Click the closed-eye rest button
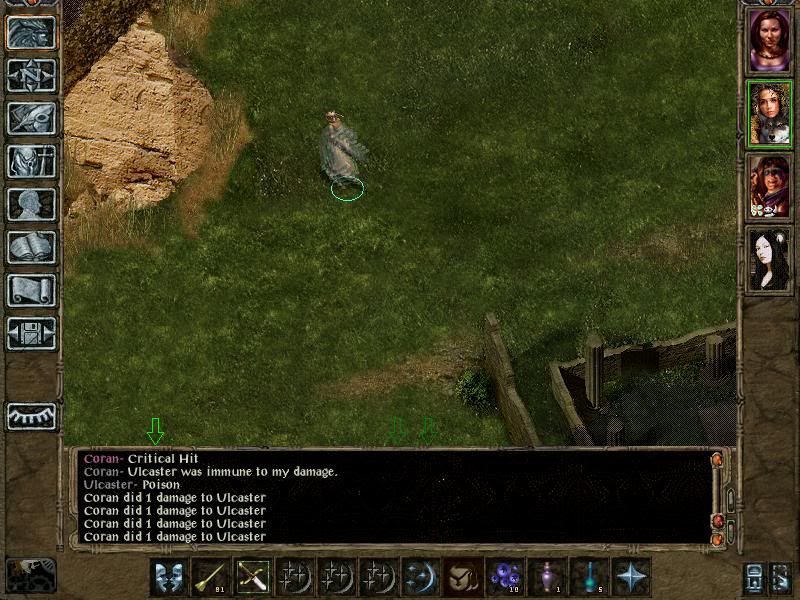800x600 pixels. [31, 415]
